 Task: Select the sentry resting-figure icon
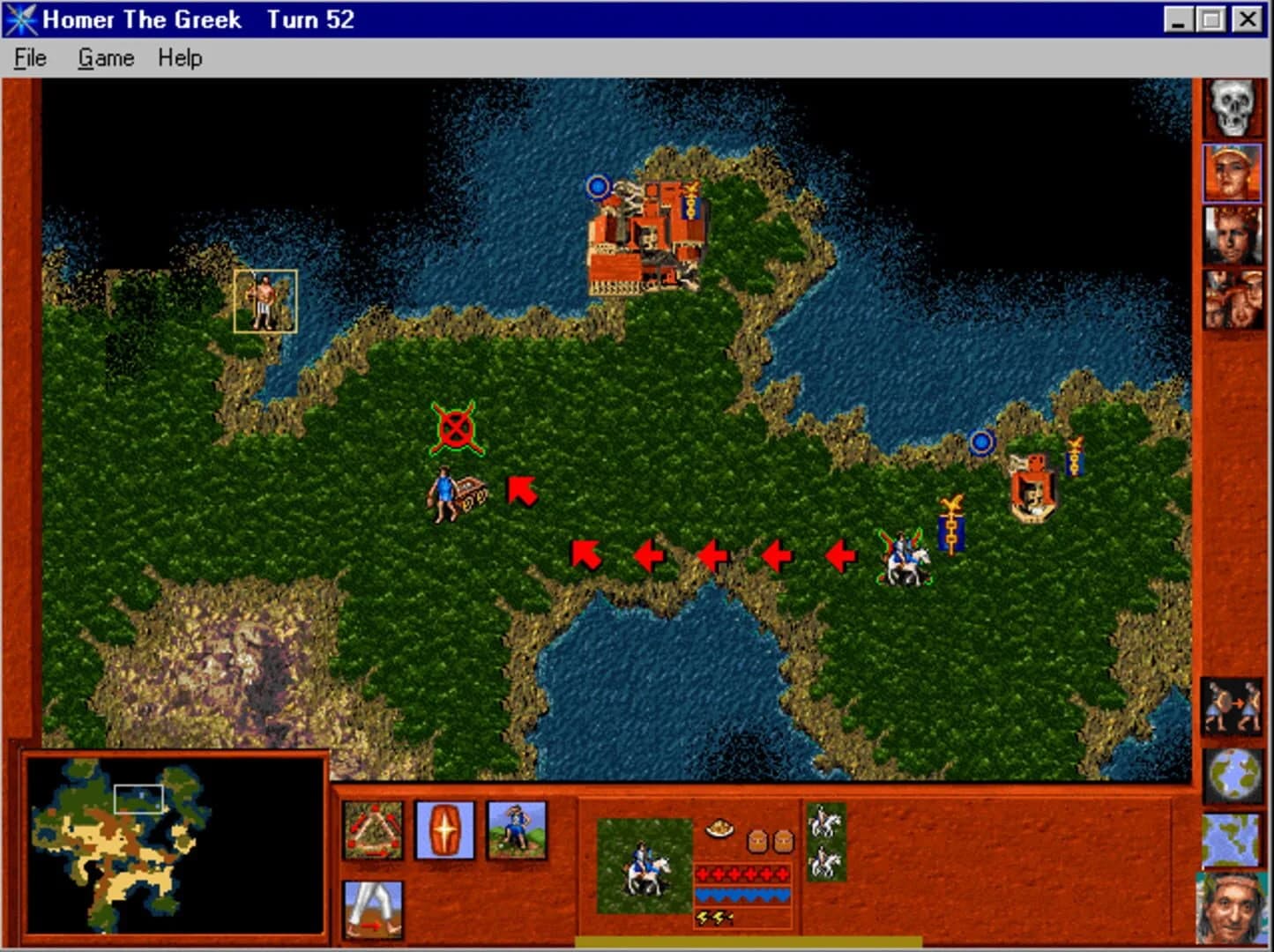pos(514,830)
